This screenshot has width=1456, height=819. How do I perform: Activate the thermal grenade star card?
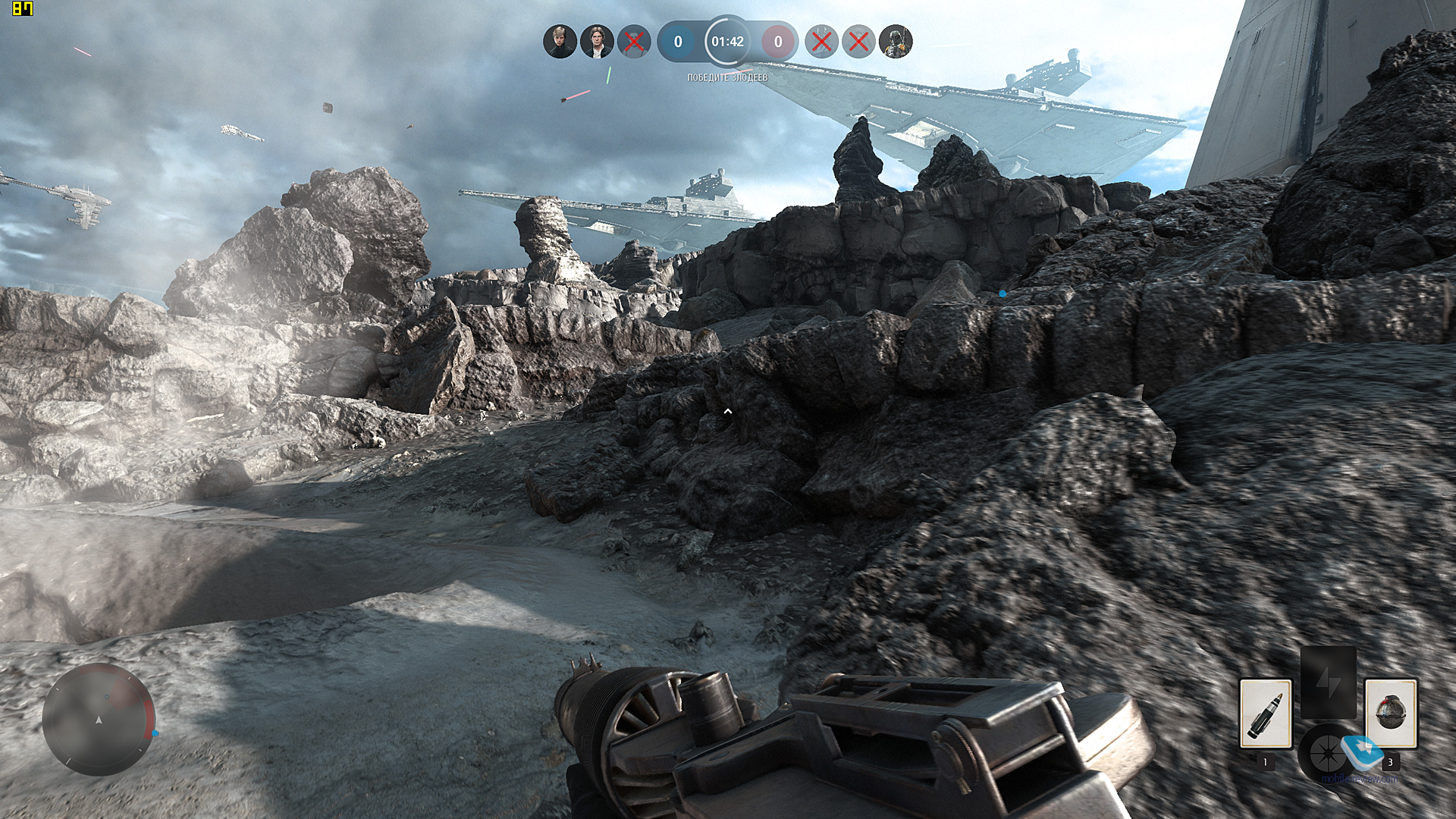[x=1390, y=714]
